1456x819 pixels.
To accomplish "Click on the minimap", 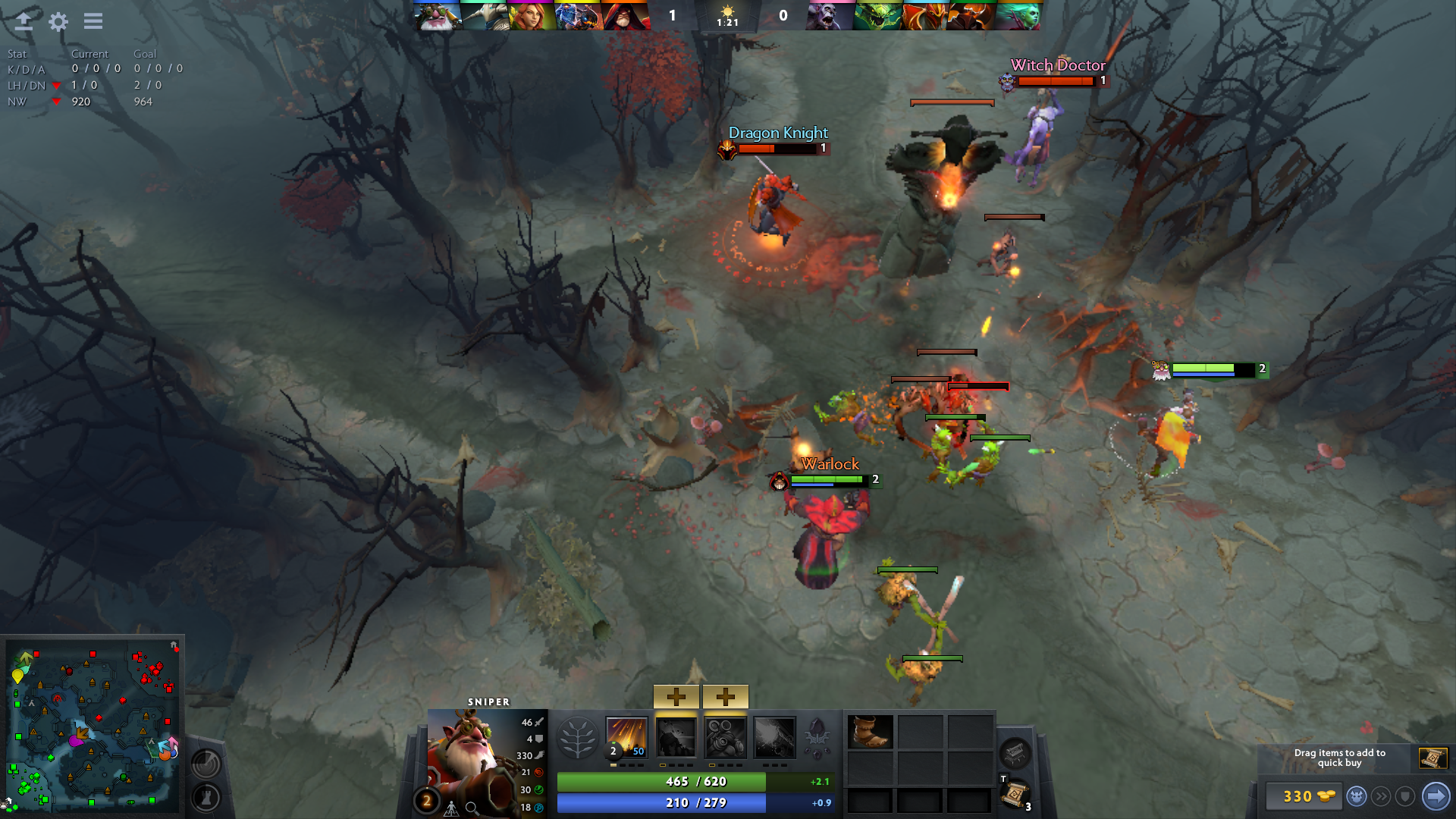I will click(93, 726).
